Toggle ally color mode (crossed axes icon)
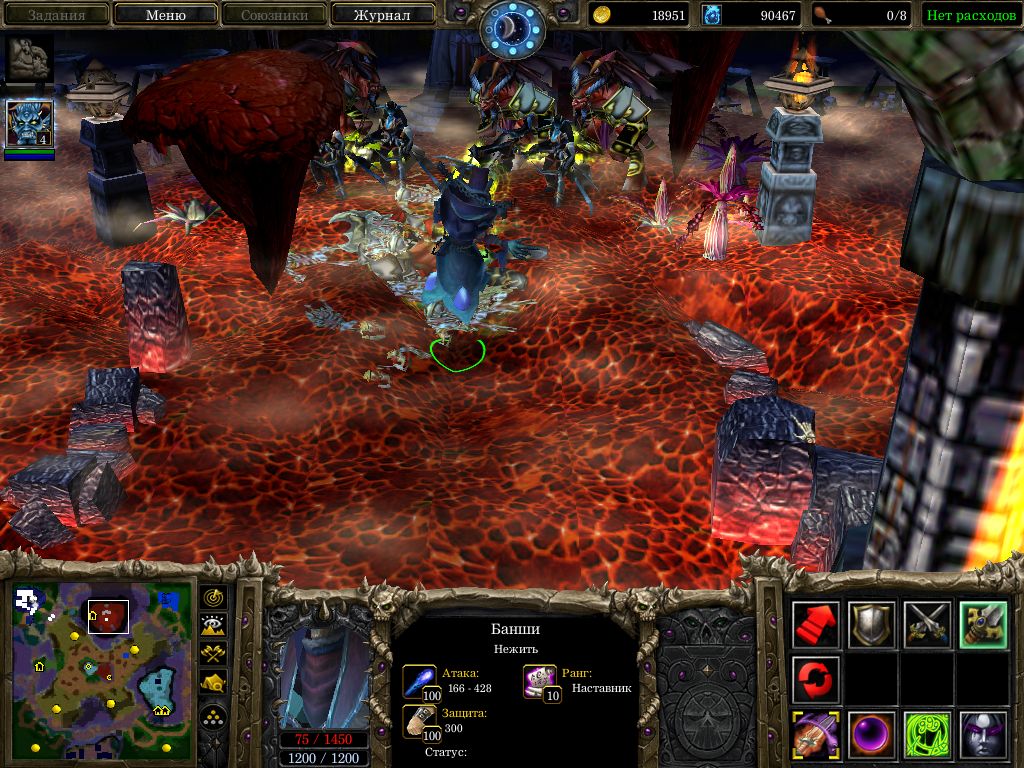This screenshot has width=1024, height=768. click(x=214, y=654)
